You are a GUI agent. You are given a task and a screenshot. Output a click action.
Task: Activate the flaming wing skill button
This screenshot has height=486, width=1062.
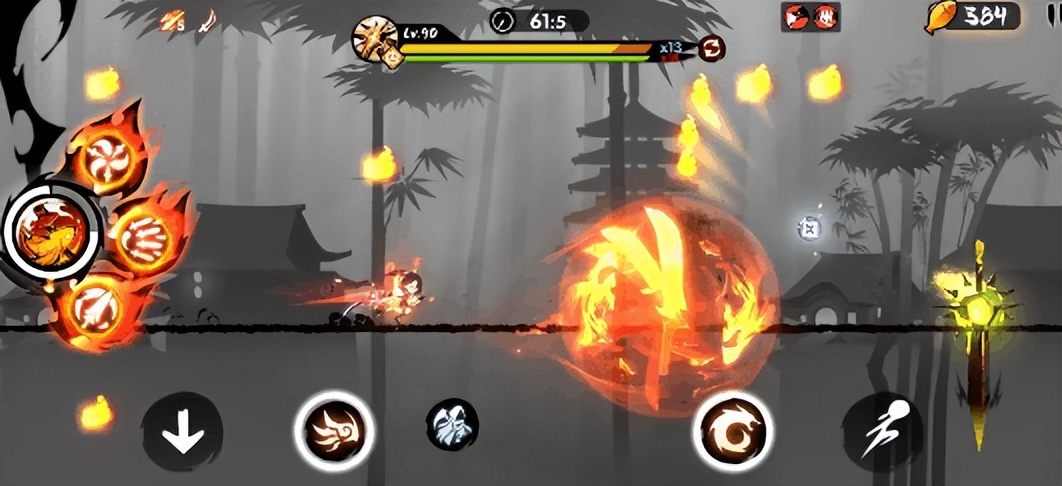(x=333, y=431)
